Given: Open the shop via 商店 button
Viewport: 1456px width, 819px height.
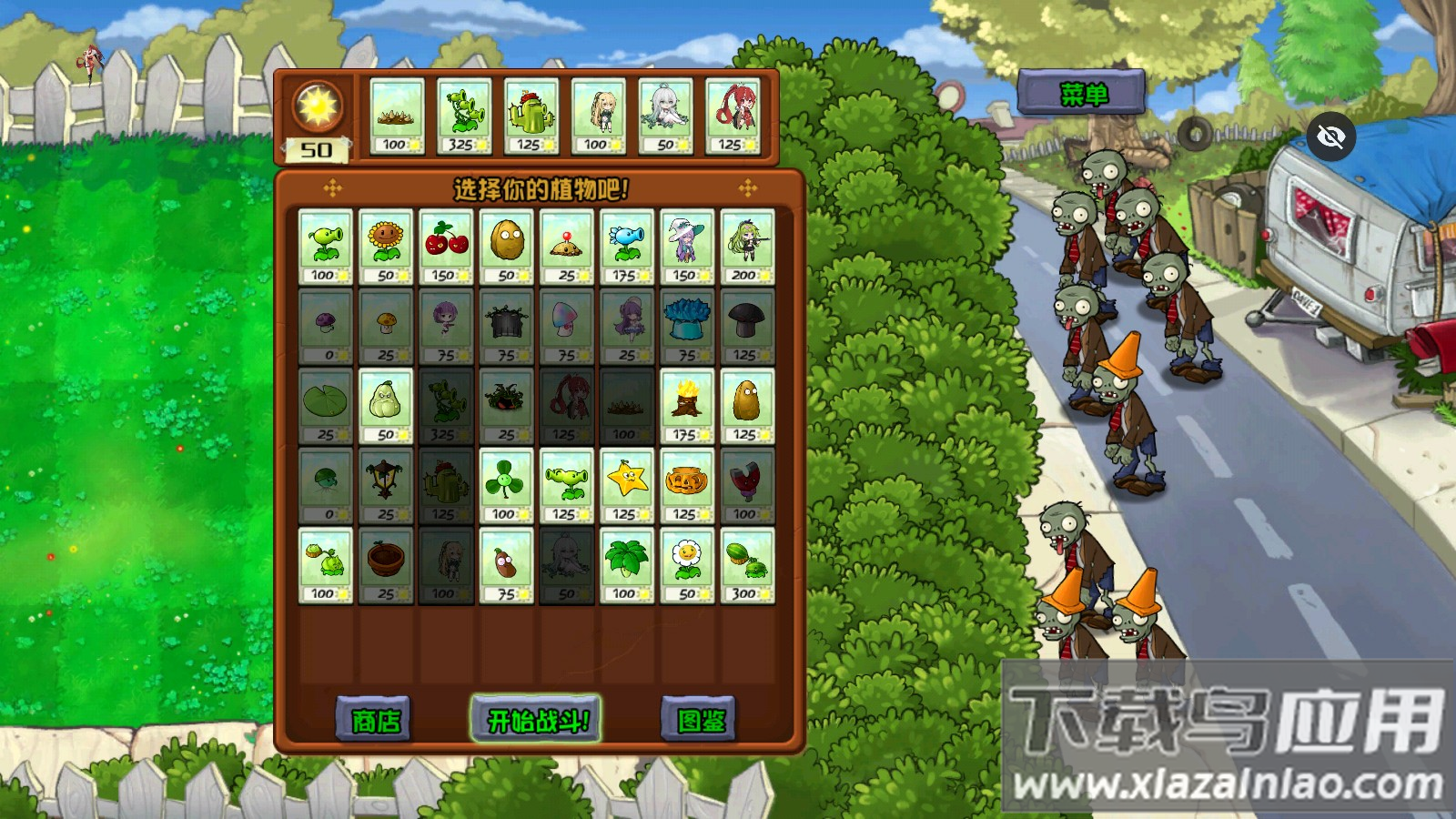Looking at the screenshot, I should click(374, 720).
